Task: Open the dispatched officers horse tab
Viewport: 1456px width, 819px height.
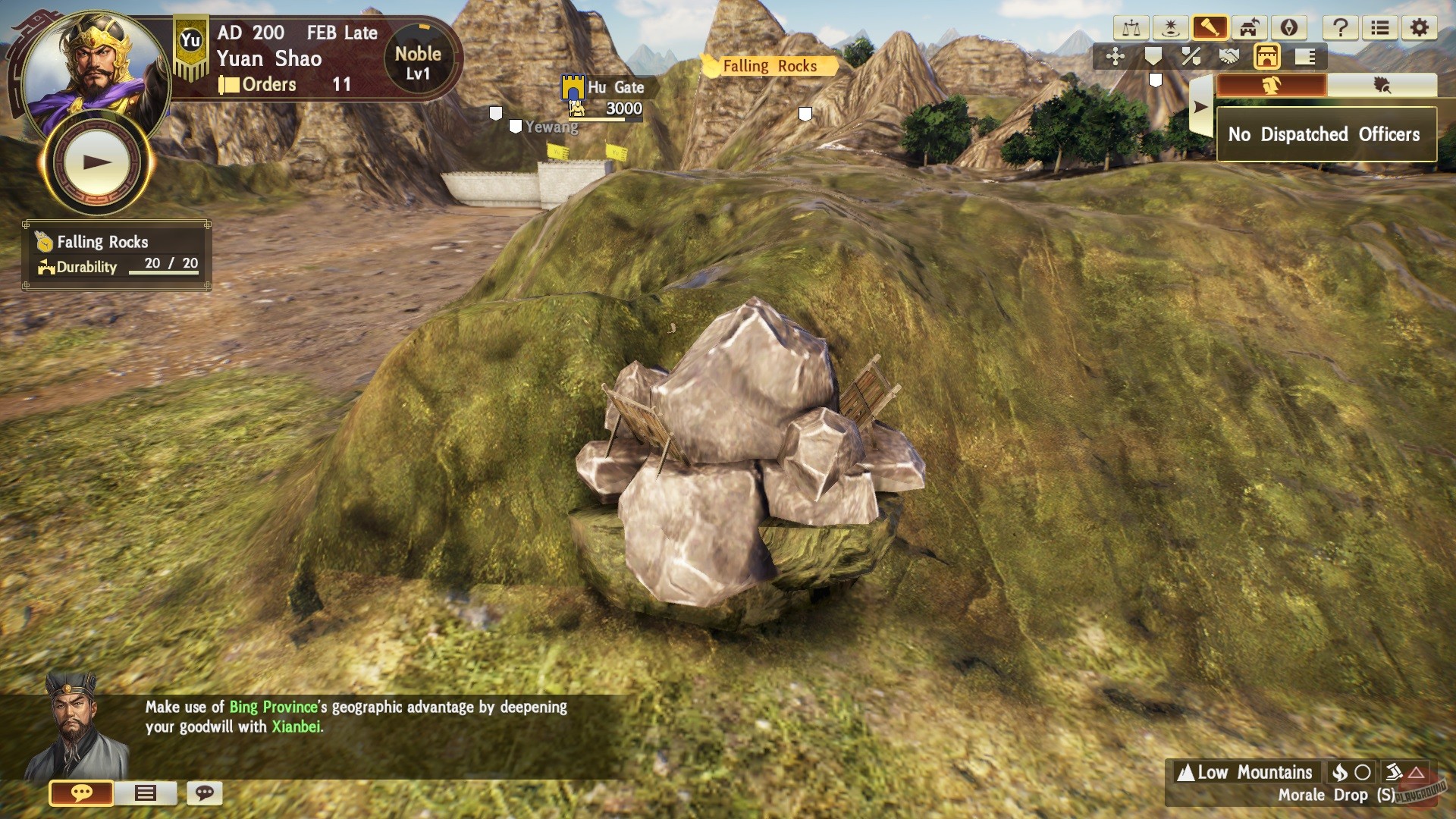Action: click(x=1273, y=83)
